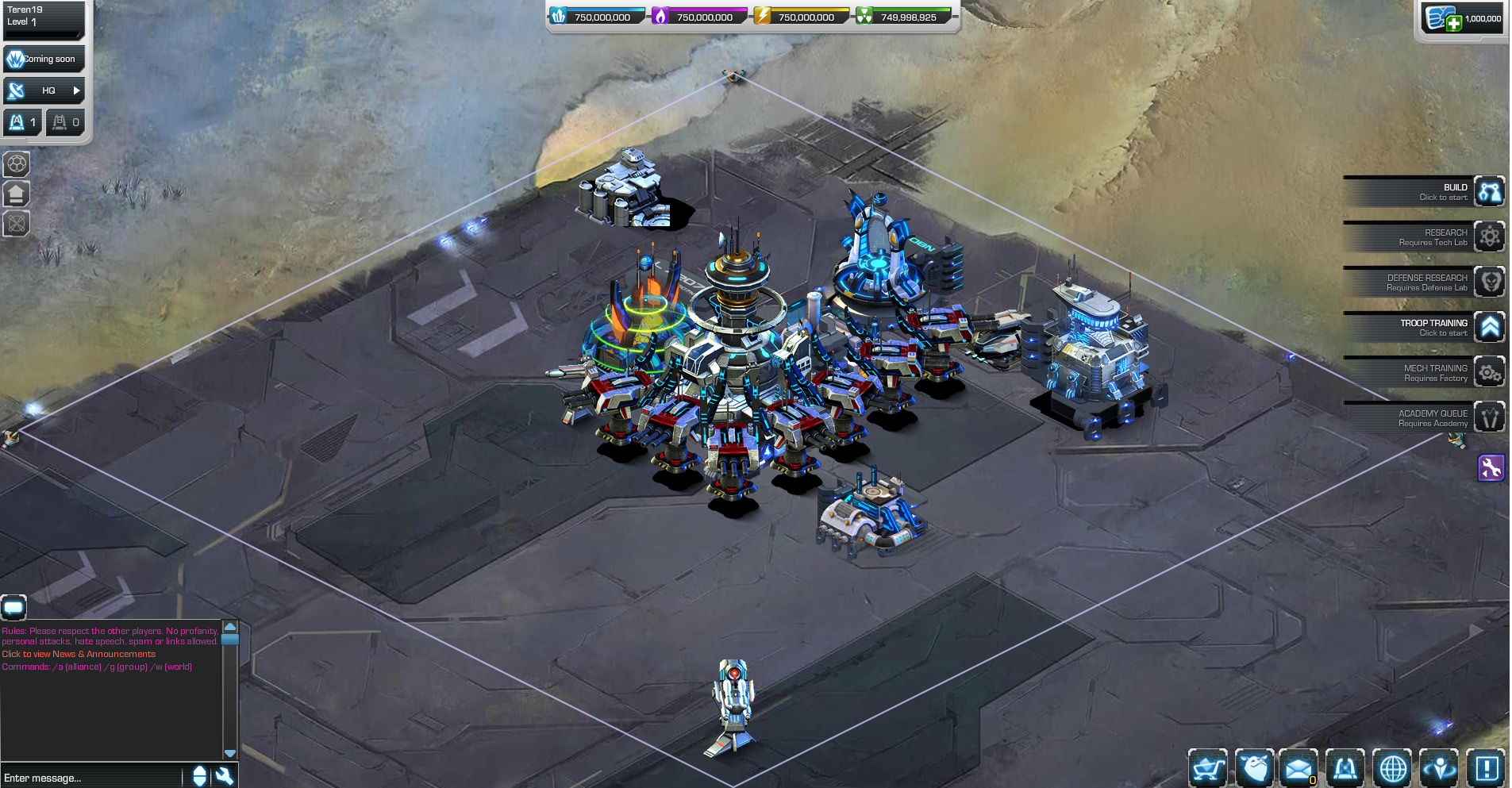This screenshot has height=788, width=1512.
Task: Open the in-game store via cart icon
Action: [1207, 768]
